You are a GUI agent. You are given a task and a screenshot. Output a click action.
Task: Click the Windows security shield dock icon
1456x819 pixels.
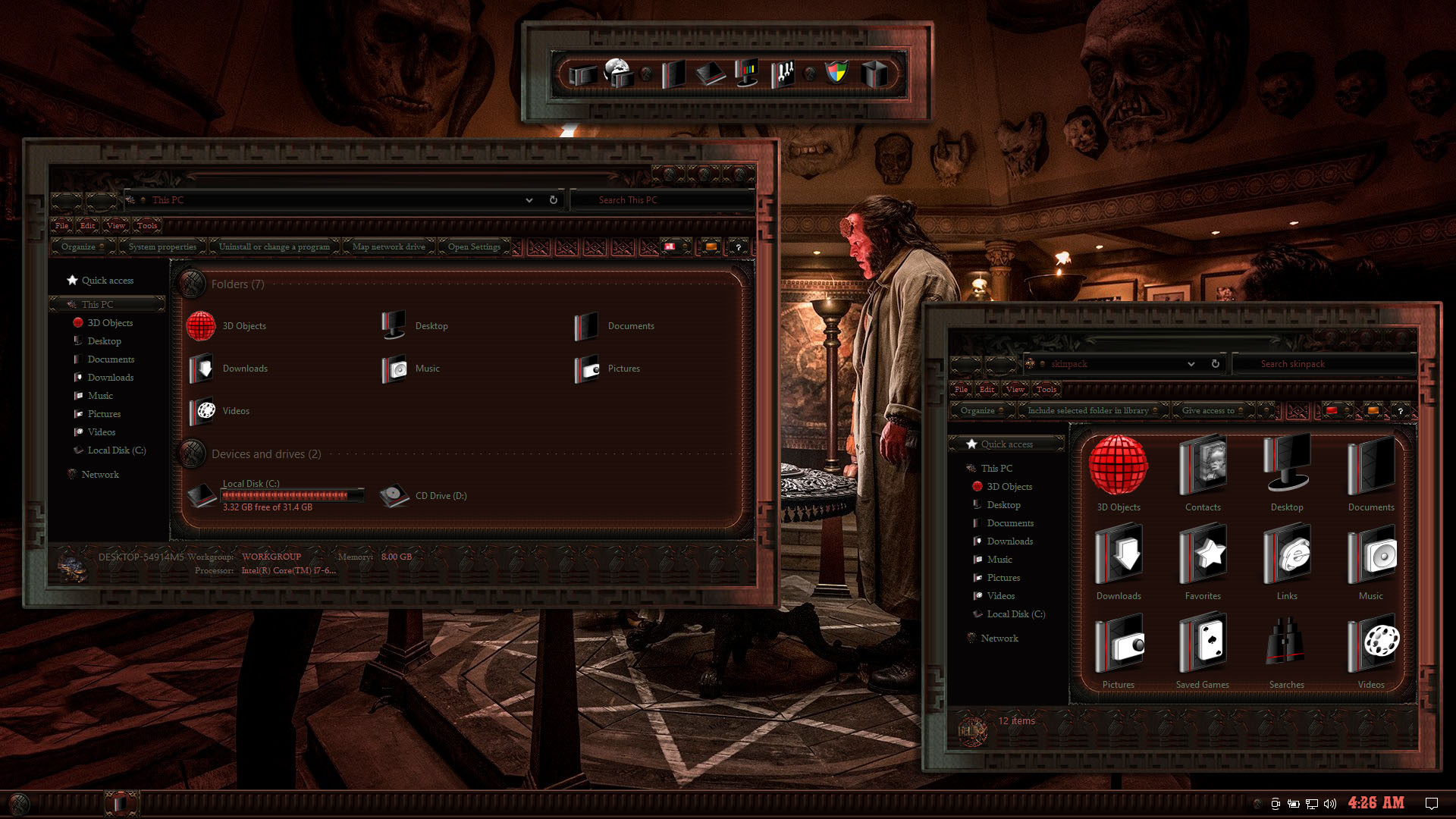[836, 73]
